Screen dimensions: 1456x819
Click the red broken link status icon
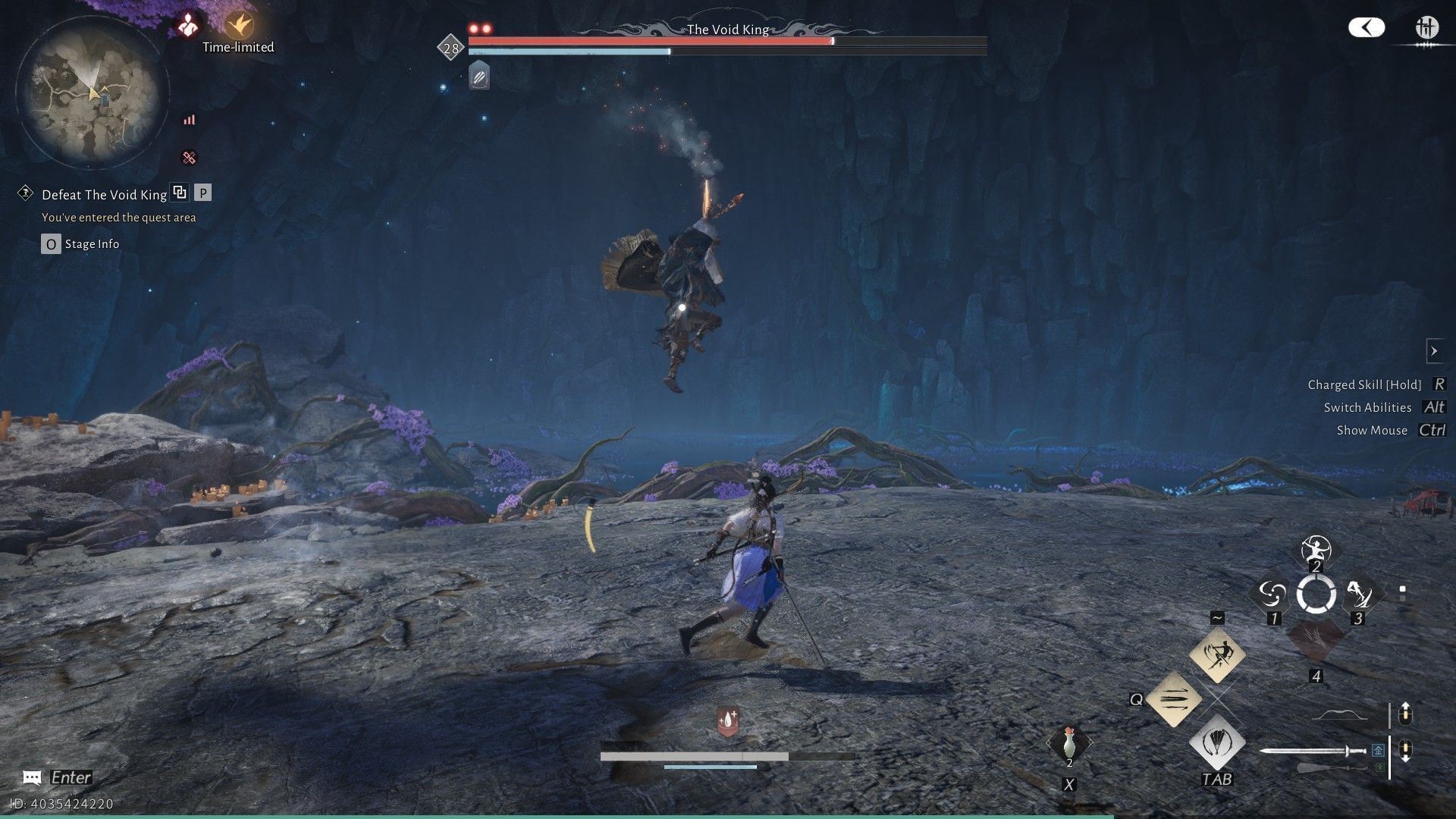[189, 158]
